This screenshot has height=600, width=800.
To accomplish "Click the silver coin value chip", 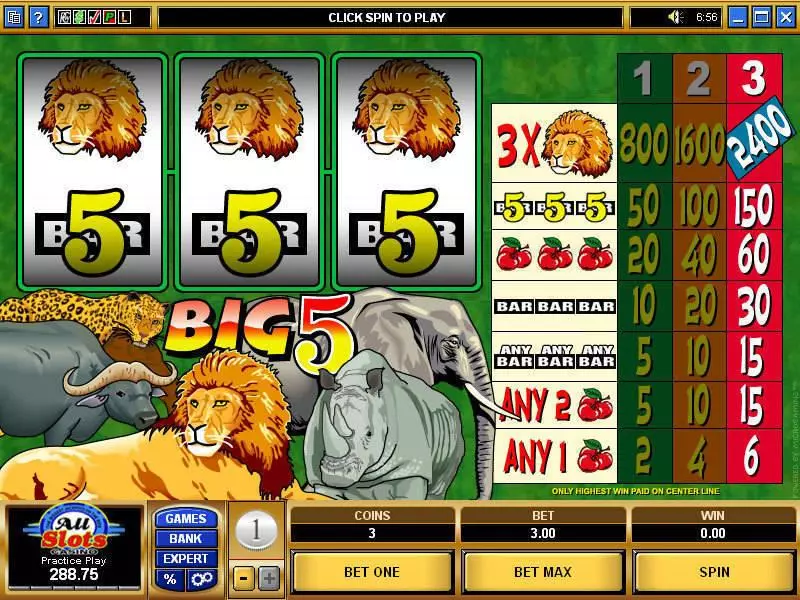I will (x=256, y=530).
